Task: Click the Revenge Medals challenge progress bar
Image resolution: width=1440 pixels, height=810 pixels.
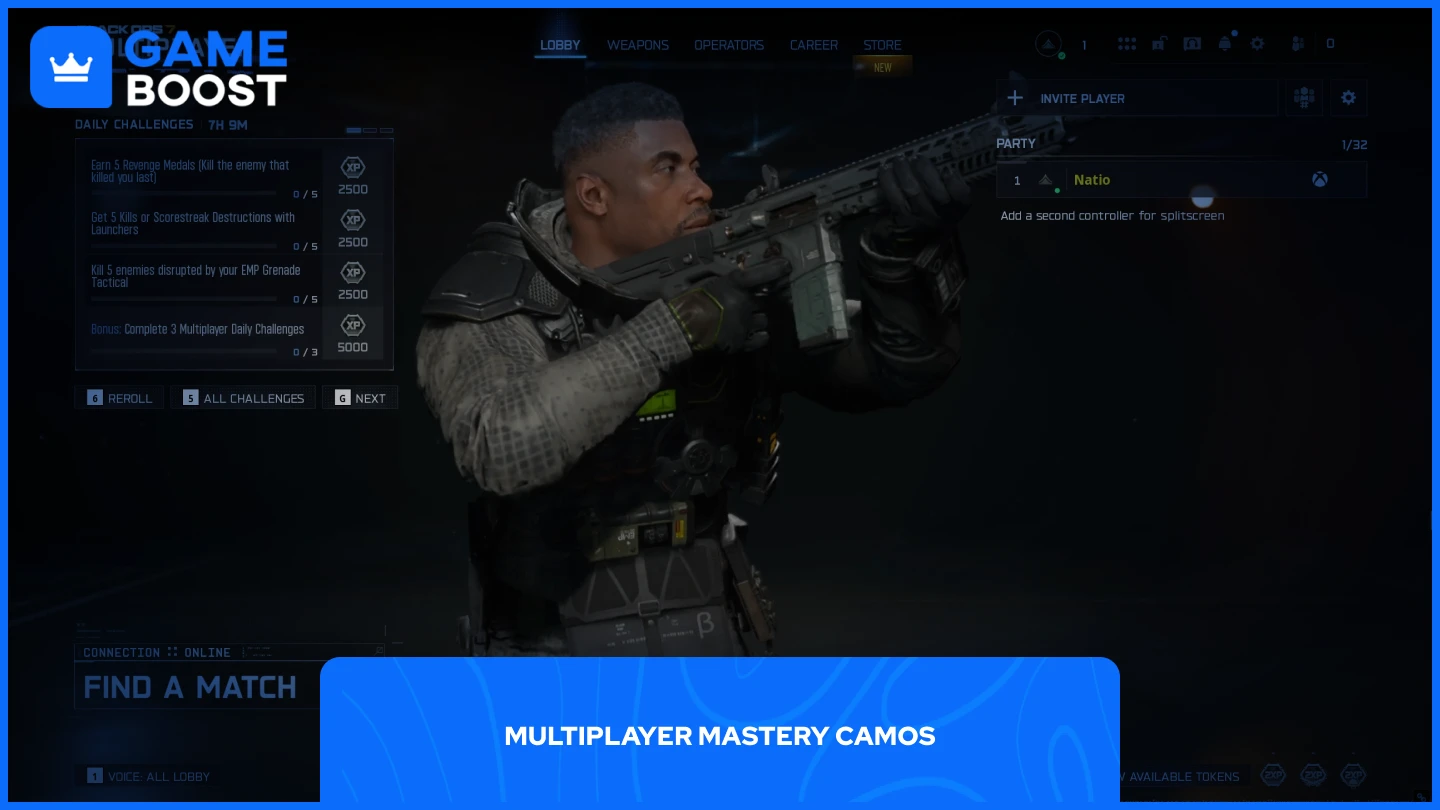Action: (184, 193)
